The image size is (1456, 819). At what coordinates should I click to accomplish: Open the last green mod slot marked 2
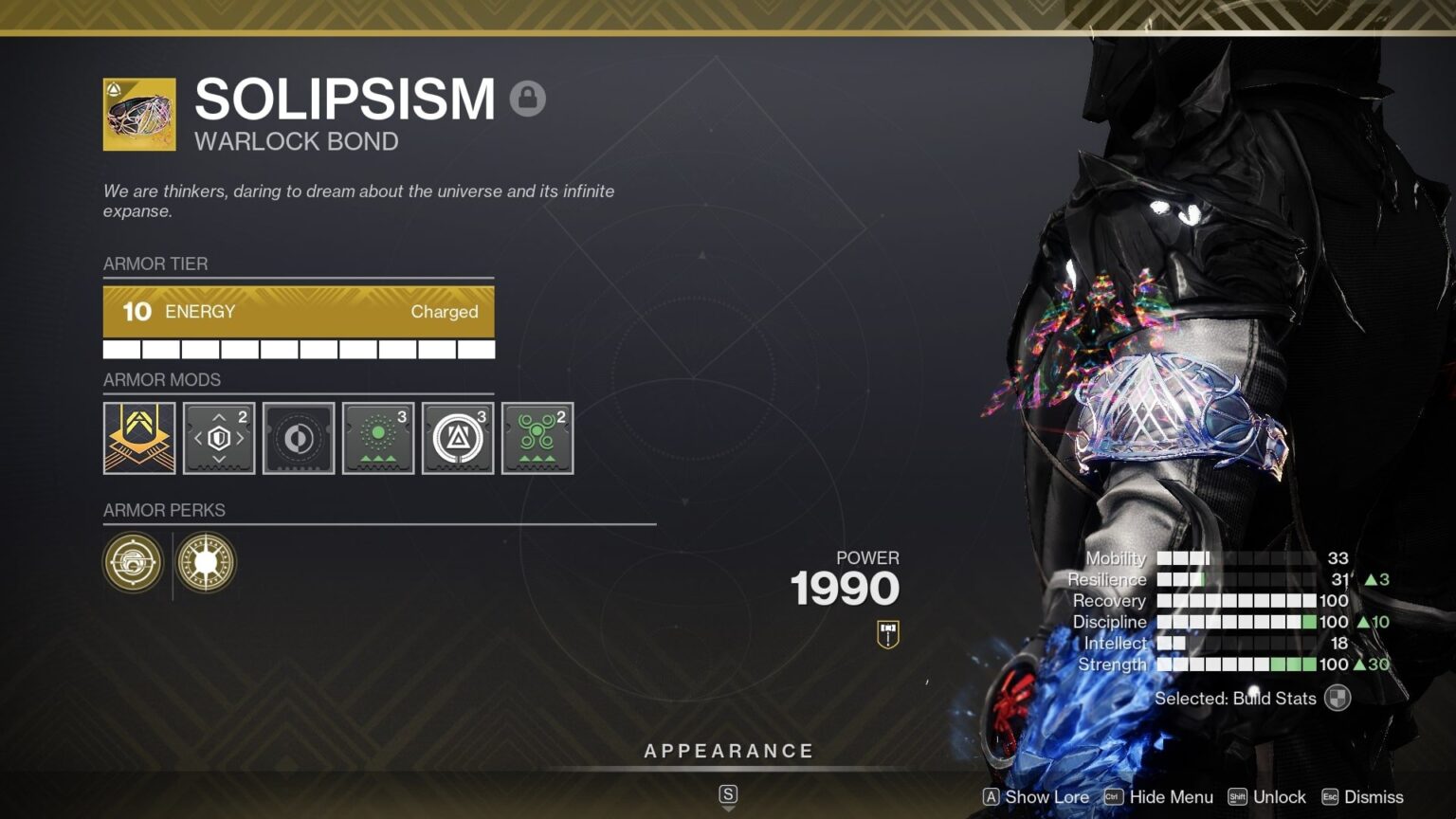point(537,438)
